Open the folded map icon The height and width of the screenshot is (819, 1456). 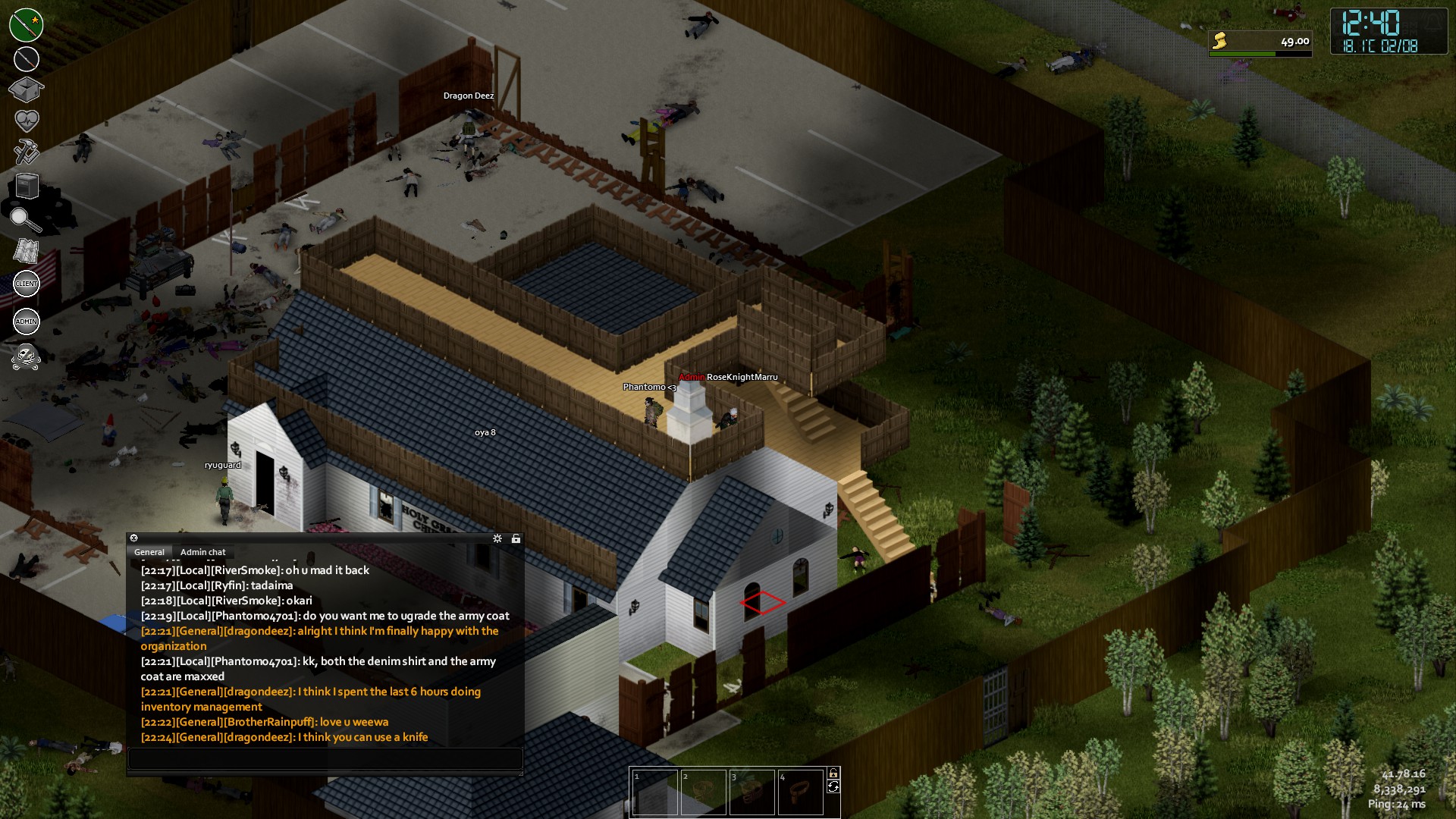point(27,251)
